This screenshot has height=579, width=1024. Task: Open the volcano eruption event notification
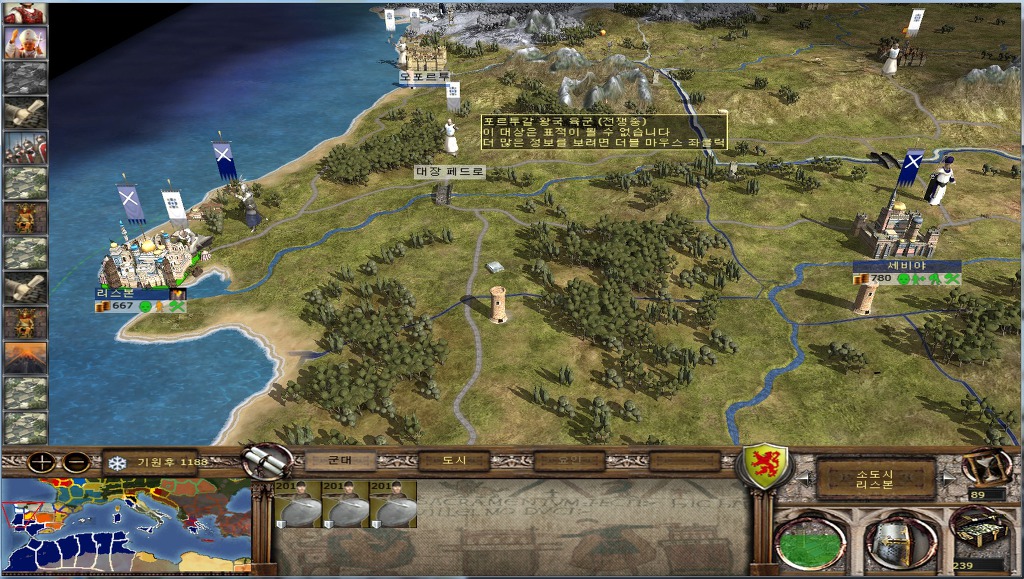pos(25,357)
